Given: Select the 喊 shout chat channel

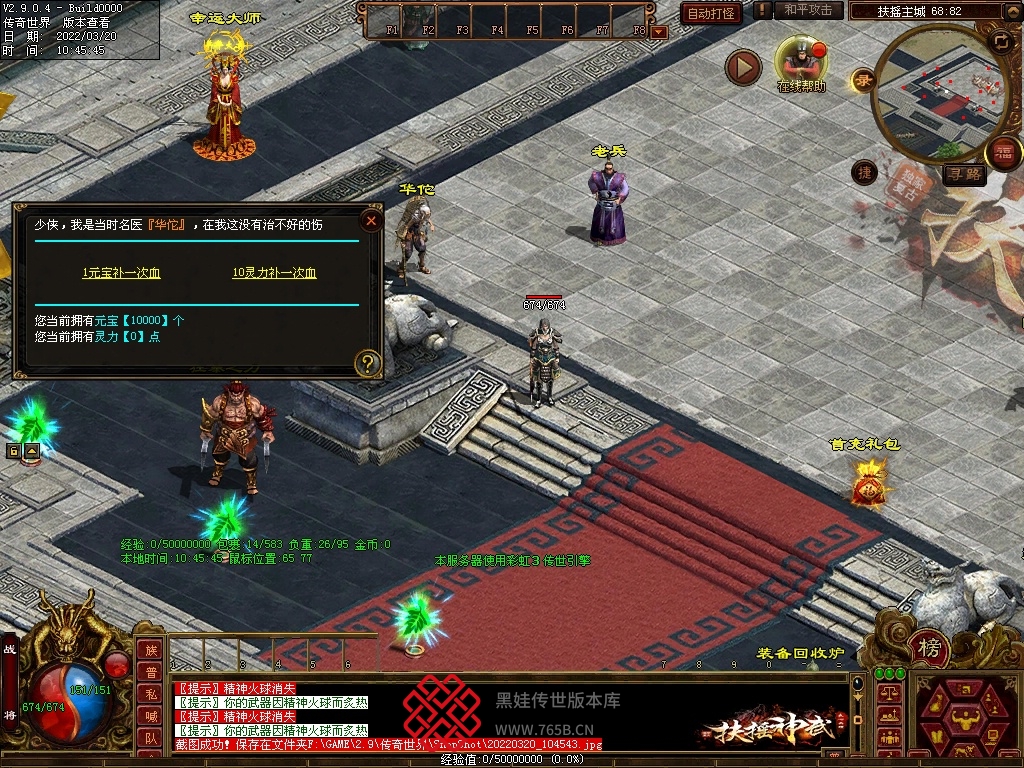Looking at the screenshot, I should pos(150,716).
